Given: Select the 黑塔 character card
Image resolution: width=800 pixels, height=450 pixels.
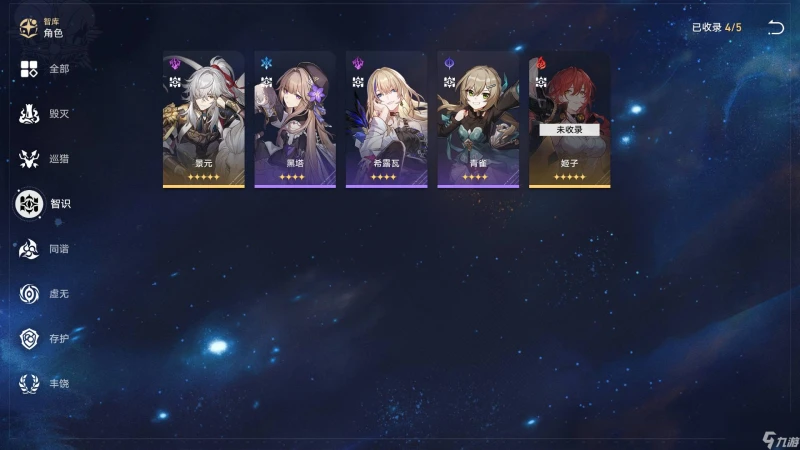Looking at the screenshot, I should pos(295,120).
